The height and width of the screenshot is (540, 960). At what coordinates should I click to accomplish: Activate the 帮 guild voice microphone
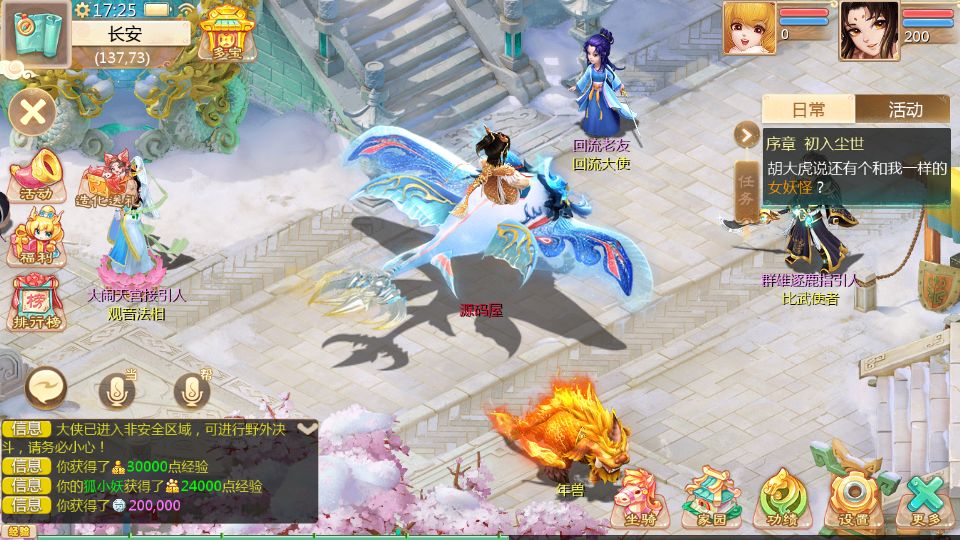point(193,391)
